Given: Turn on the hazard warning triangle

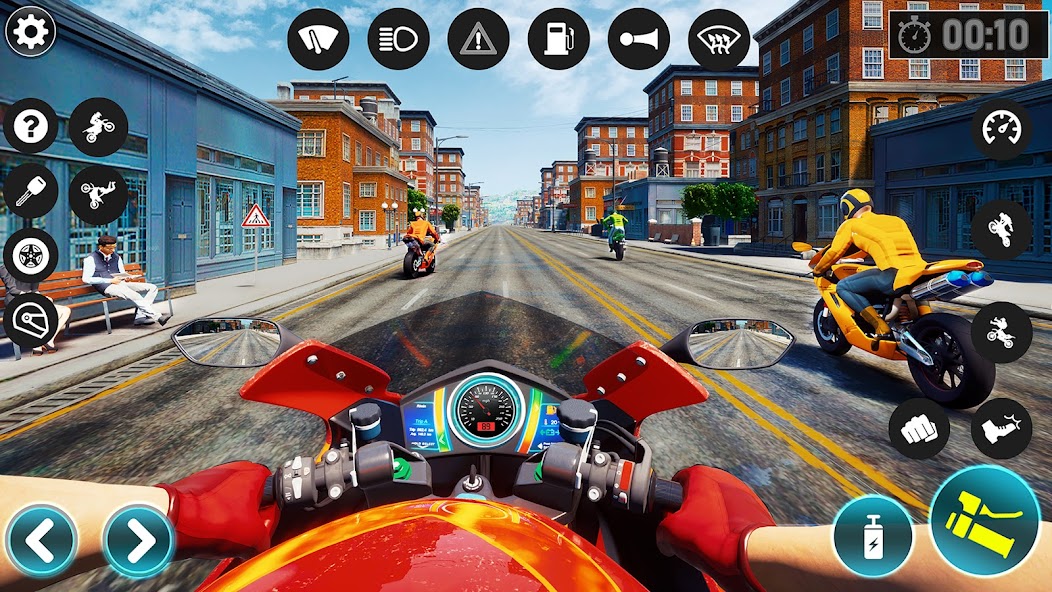Looking at the screenshot, I should coord(478,39).
